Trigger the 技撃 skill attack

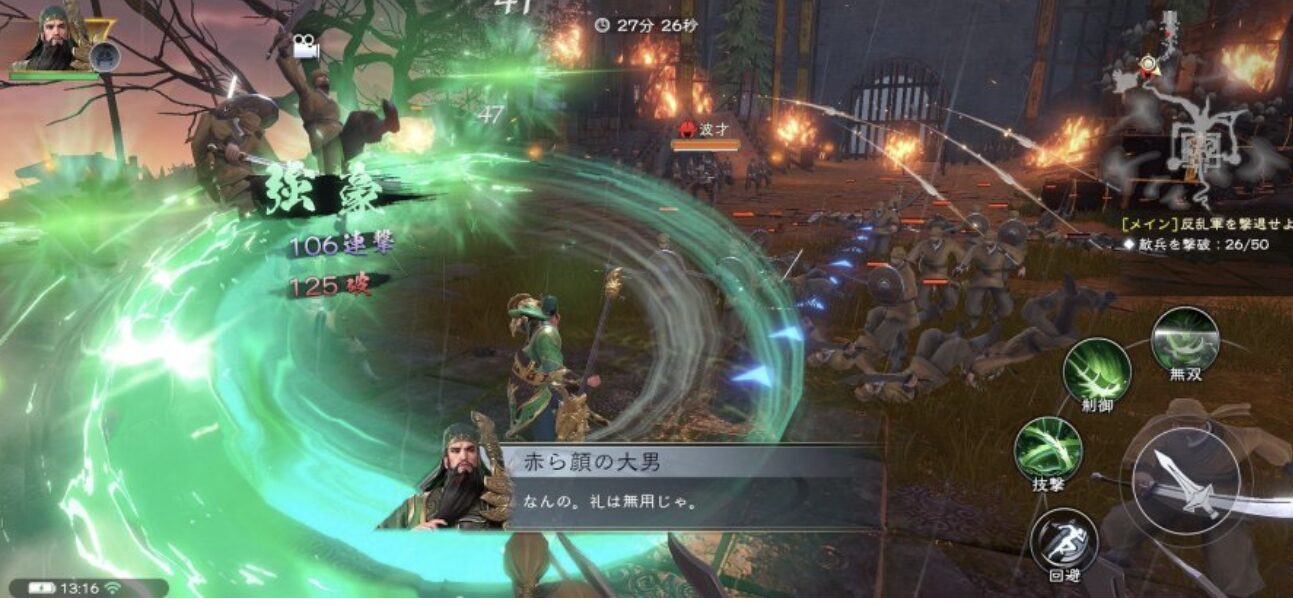(1048, 448)
